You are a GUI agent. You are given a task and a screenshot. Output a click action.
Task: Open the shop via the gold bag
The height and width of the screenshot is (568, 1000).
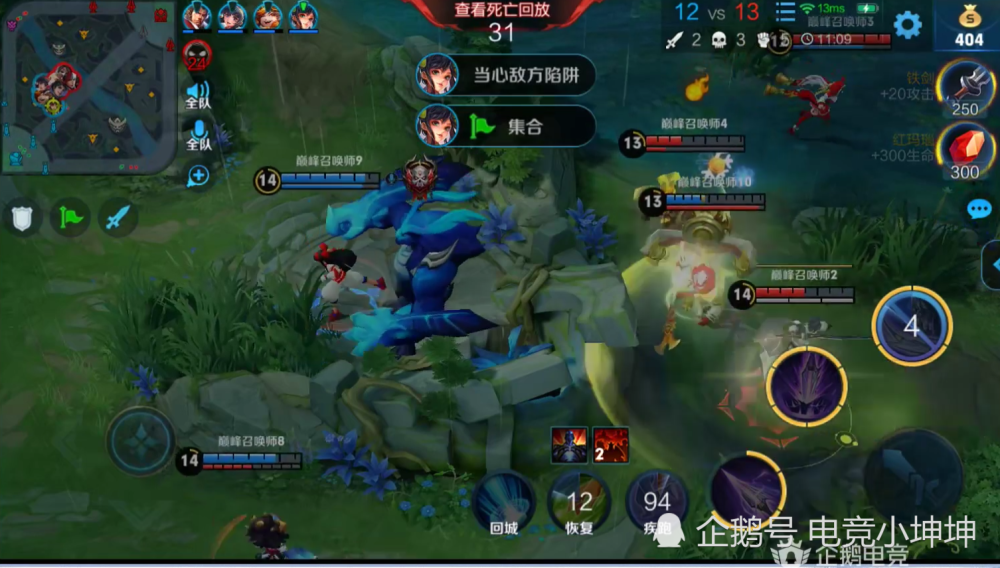(x=968, y=25)
